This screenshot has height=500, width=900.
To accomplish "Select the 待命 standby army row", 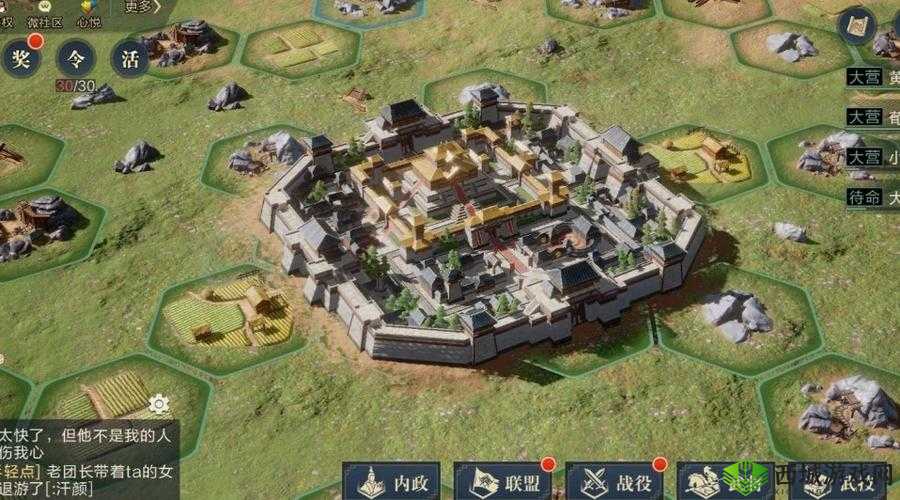I will [870, 197].
